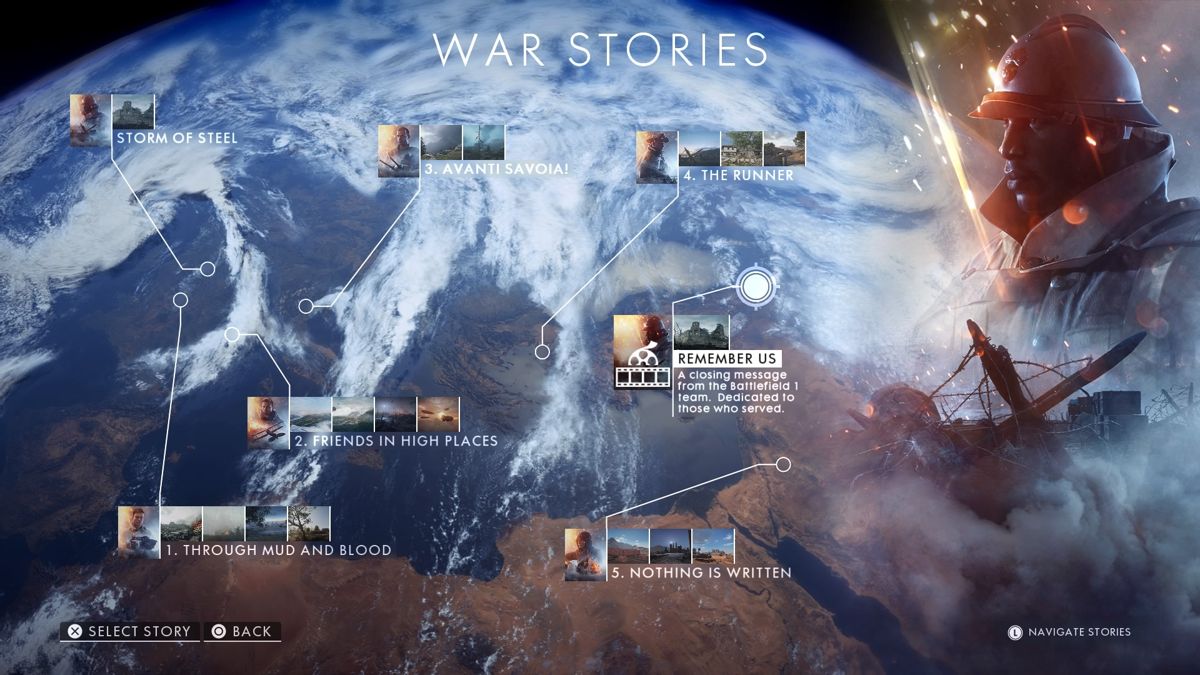Select Storm of Steel's map marker
The image size is (1200, 675).
207,269
